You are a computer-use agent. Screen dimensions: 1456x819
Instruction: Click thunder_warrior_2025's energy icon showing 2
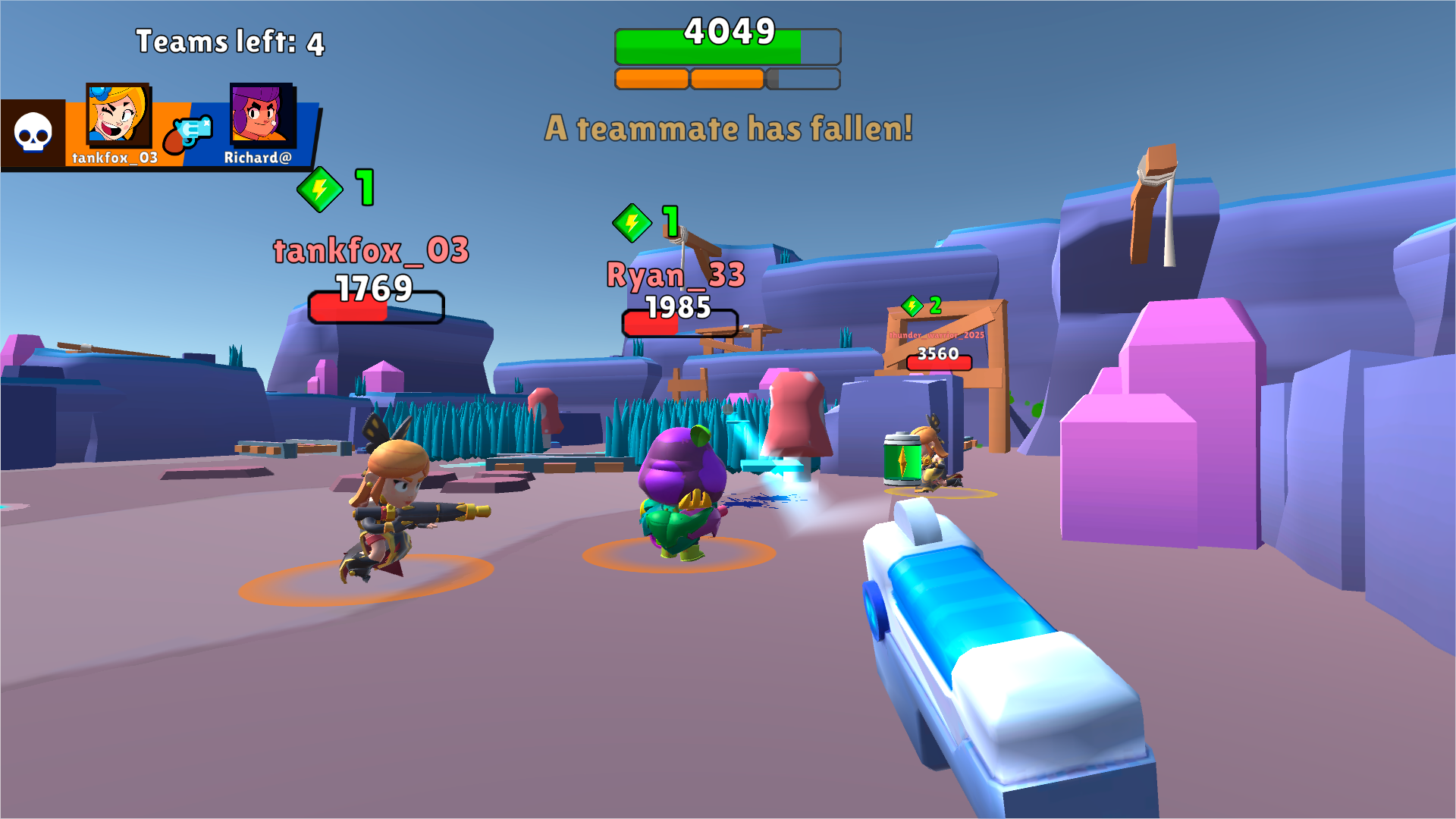pos(912,306)
